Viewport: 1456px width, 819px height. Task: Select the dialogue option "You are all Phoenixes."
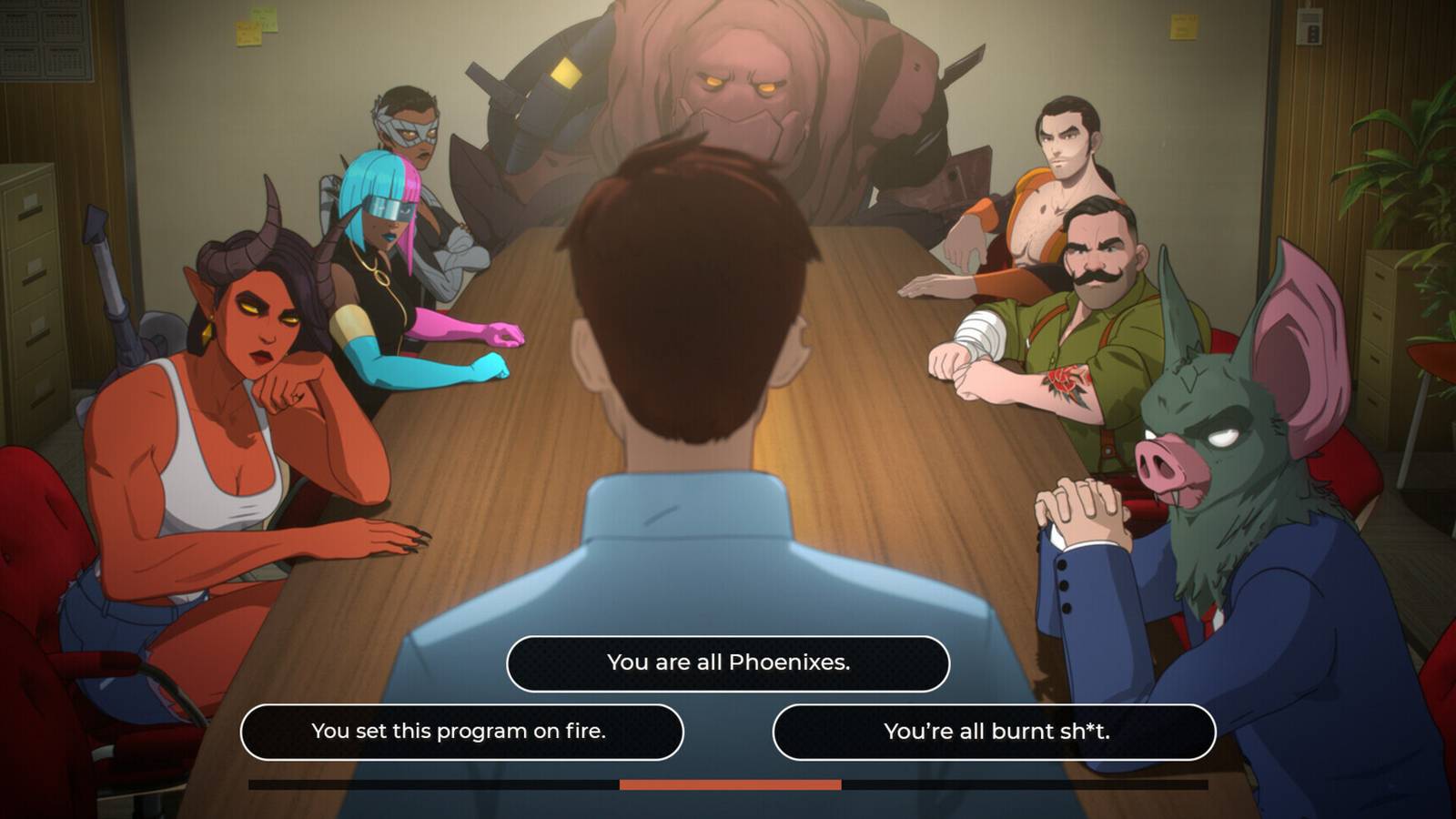pos(728,662)
